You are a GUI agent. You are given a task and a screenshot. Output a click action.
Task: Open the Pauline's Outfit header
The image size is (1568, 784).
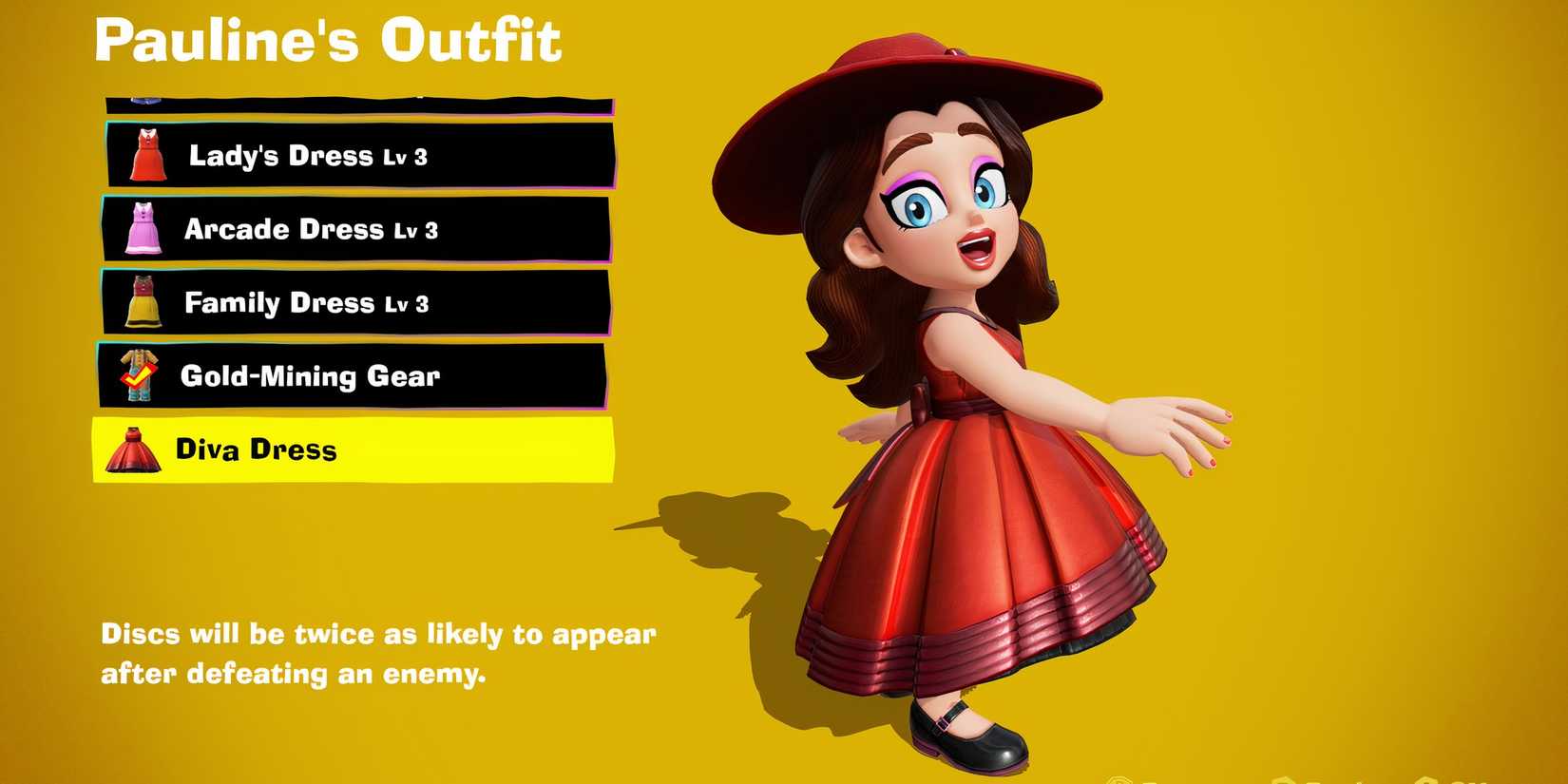pos(328,40)
